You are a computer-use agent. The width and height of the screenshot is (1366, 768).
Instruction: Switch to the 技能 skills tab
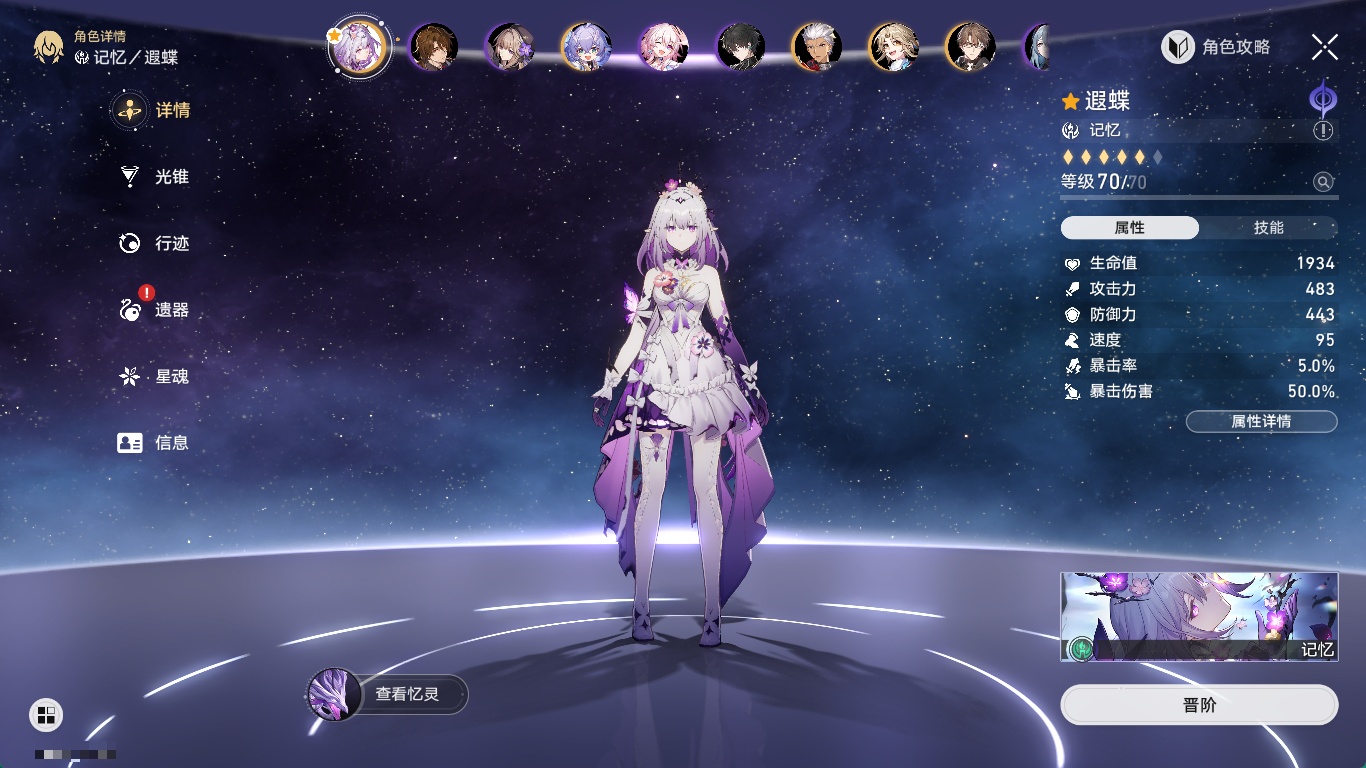[x=1268, y=228]
